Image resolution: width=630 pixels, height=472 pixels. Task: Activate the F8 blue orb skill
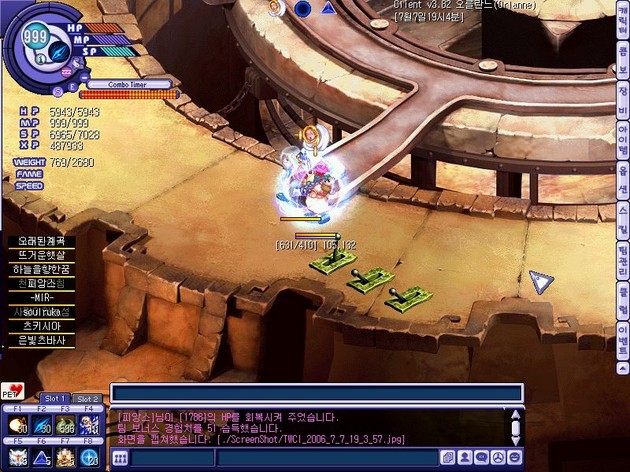point(91,457)
